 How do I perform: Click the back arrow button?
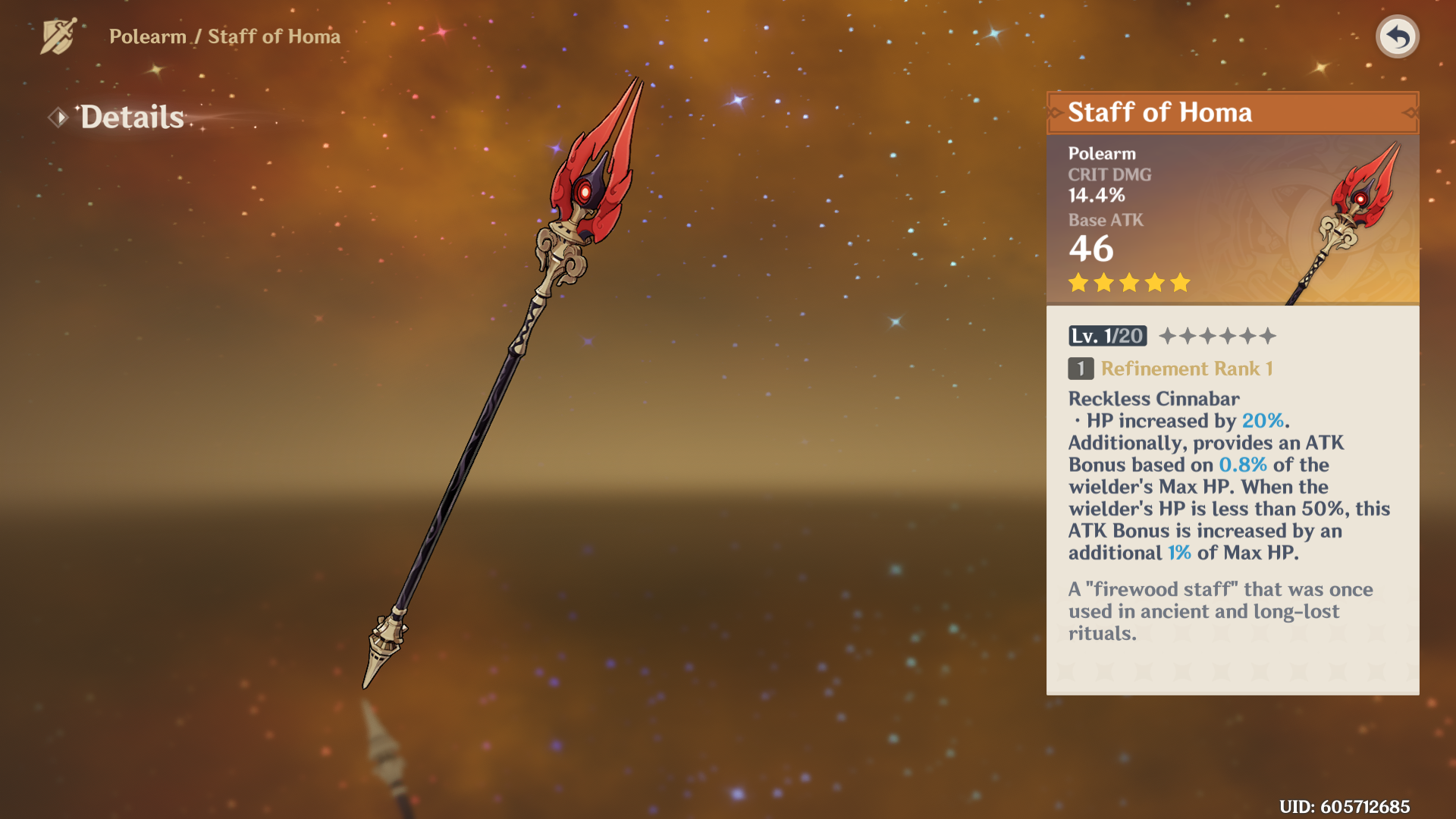(1397, 36)
